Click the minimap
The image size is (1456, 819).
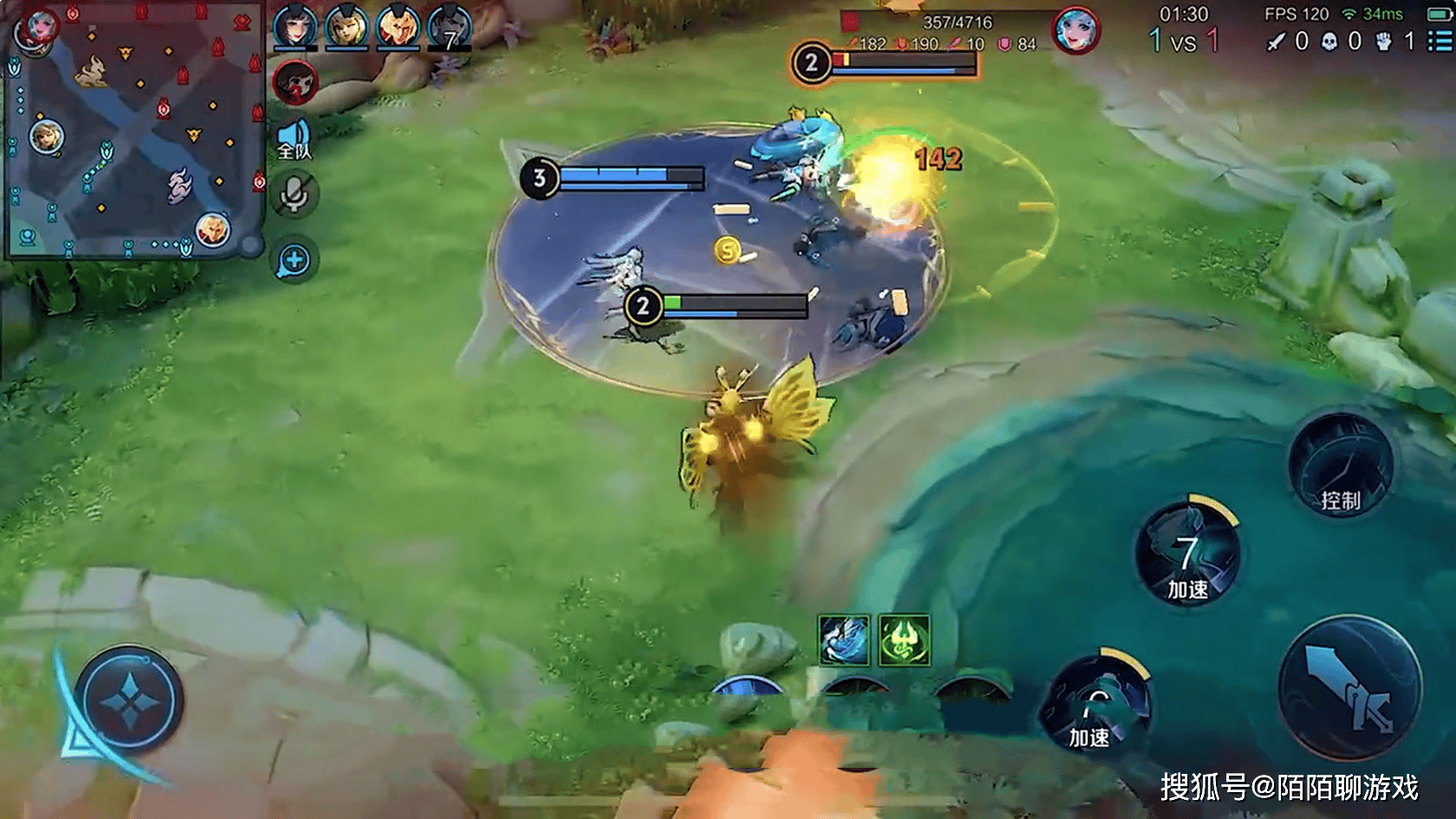point(133,130)
